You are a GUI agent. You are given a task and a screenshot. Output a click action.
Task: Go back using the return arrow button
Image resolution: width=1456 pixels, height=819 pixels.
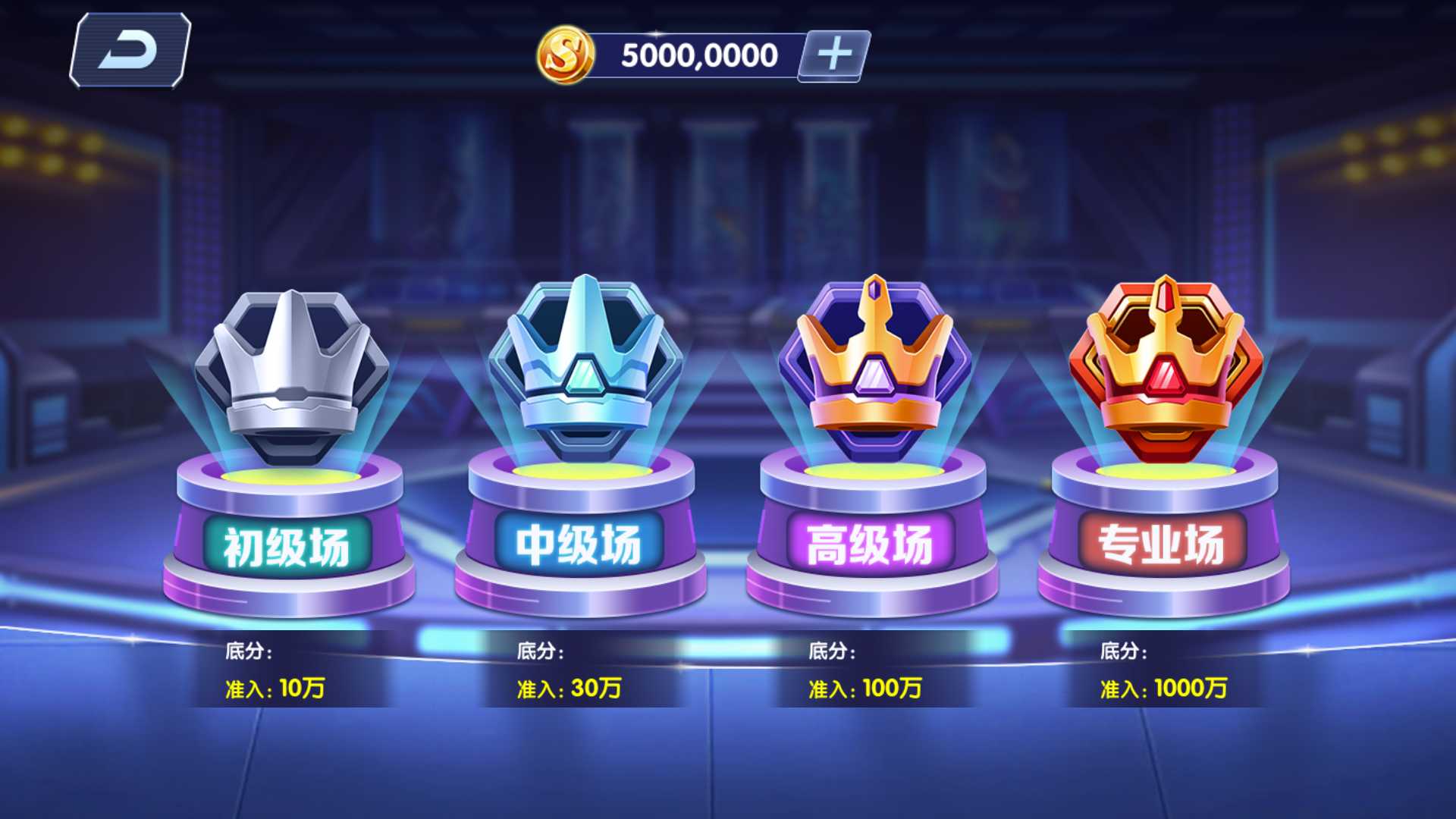(130, 51)
